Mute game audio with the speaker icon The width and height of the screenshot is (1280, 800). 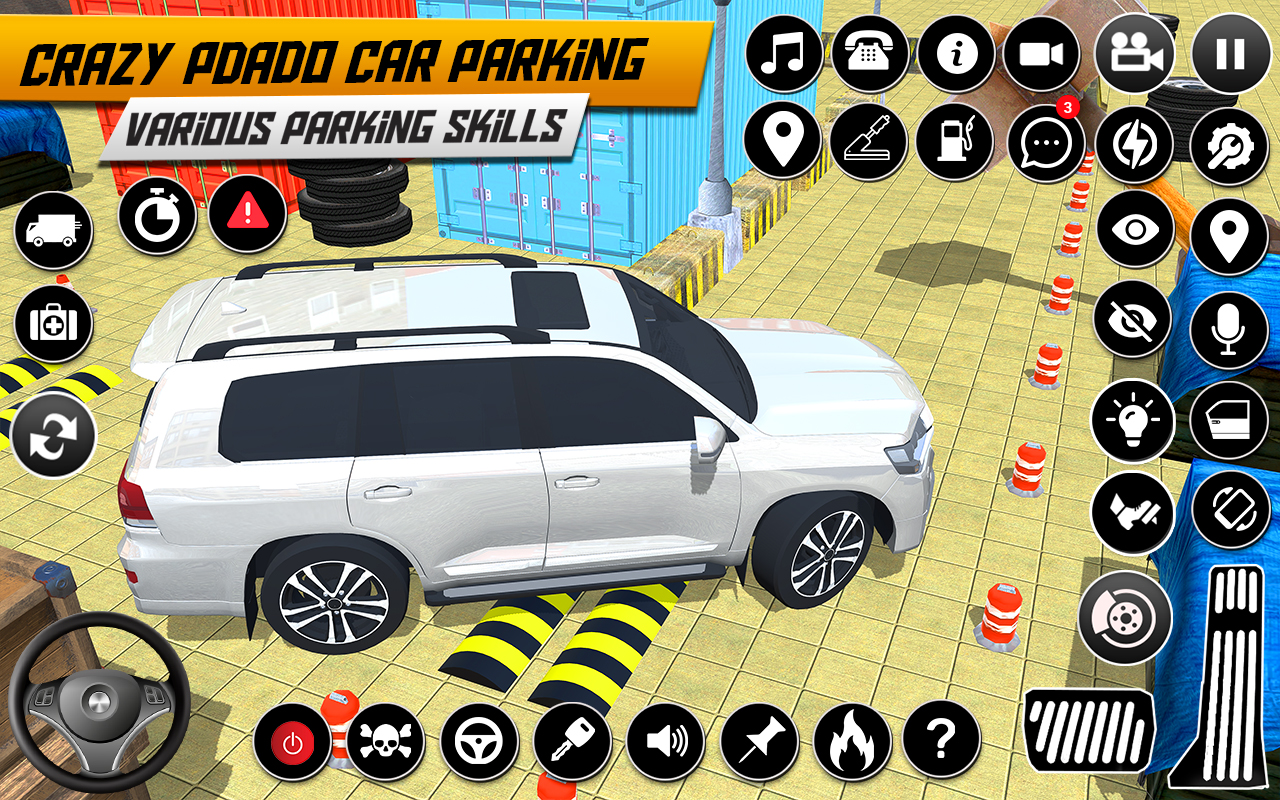point(666,740)
